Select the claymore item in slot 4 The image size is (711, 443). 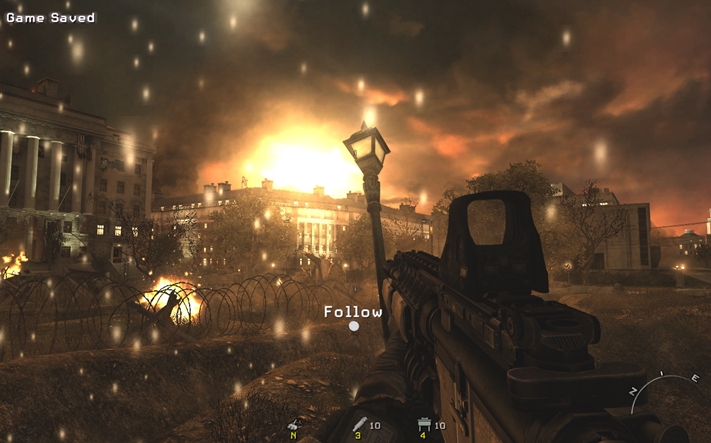click(x=424, y=425)
